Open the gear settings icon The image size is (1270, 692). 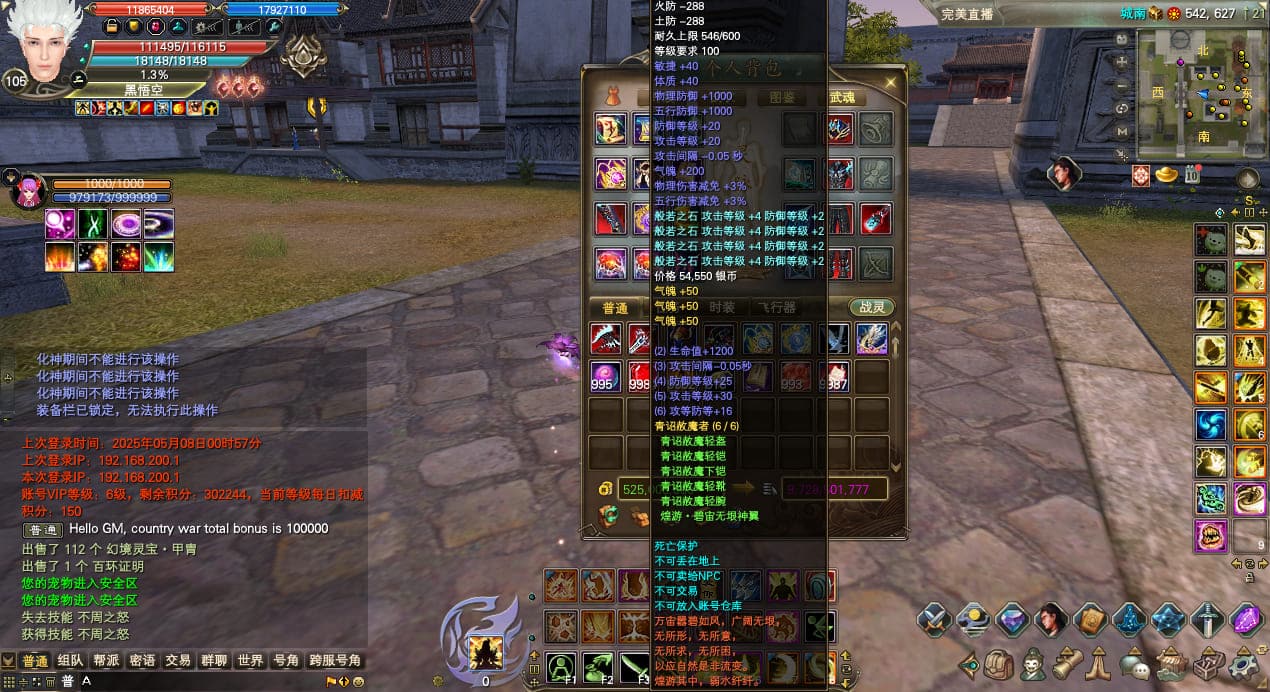pos(1244,664)
